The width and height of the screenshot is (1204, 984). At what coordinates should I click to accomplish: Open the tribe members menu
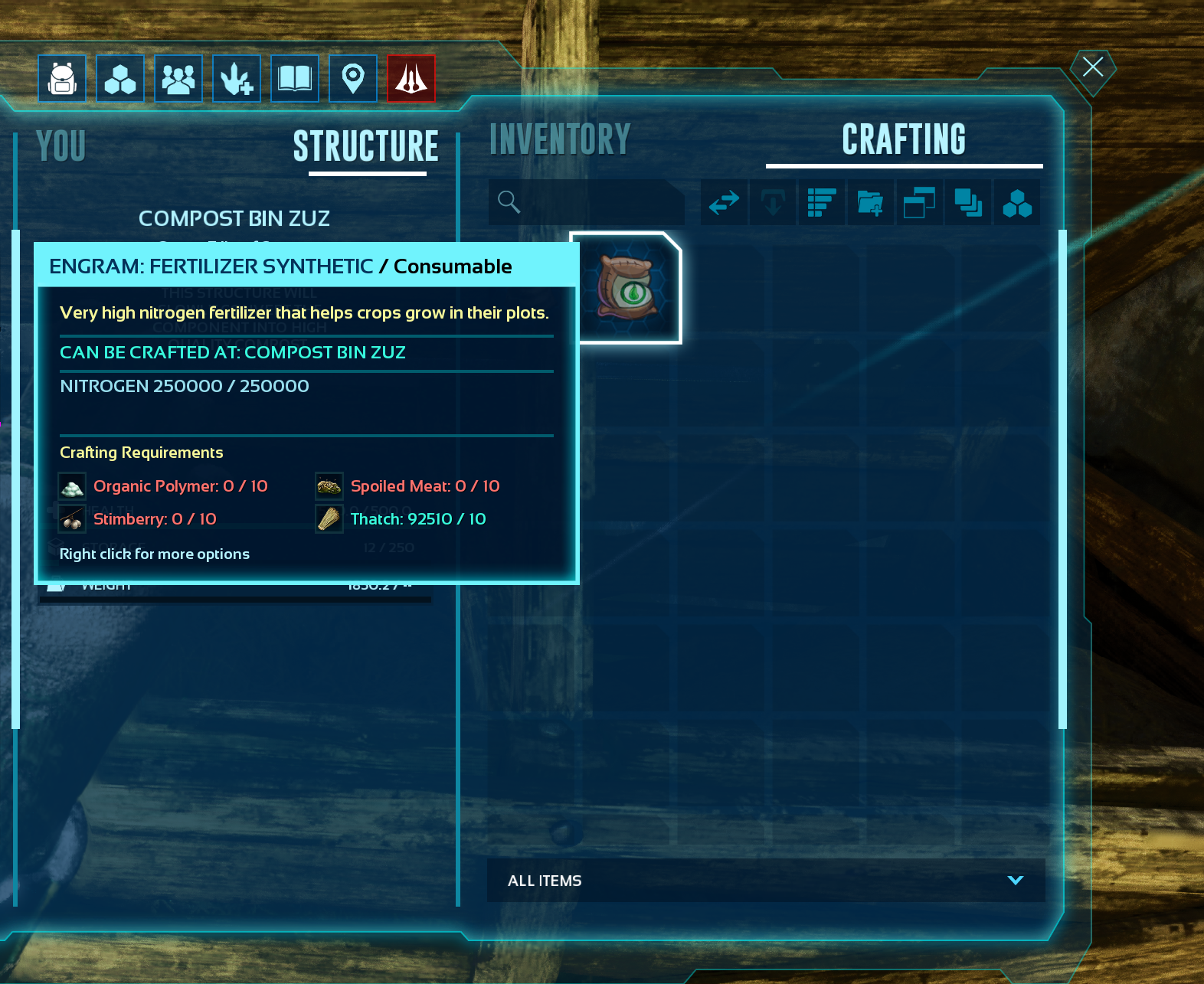click(178, 78)
